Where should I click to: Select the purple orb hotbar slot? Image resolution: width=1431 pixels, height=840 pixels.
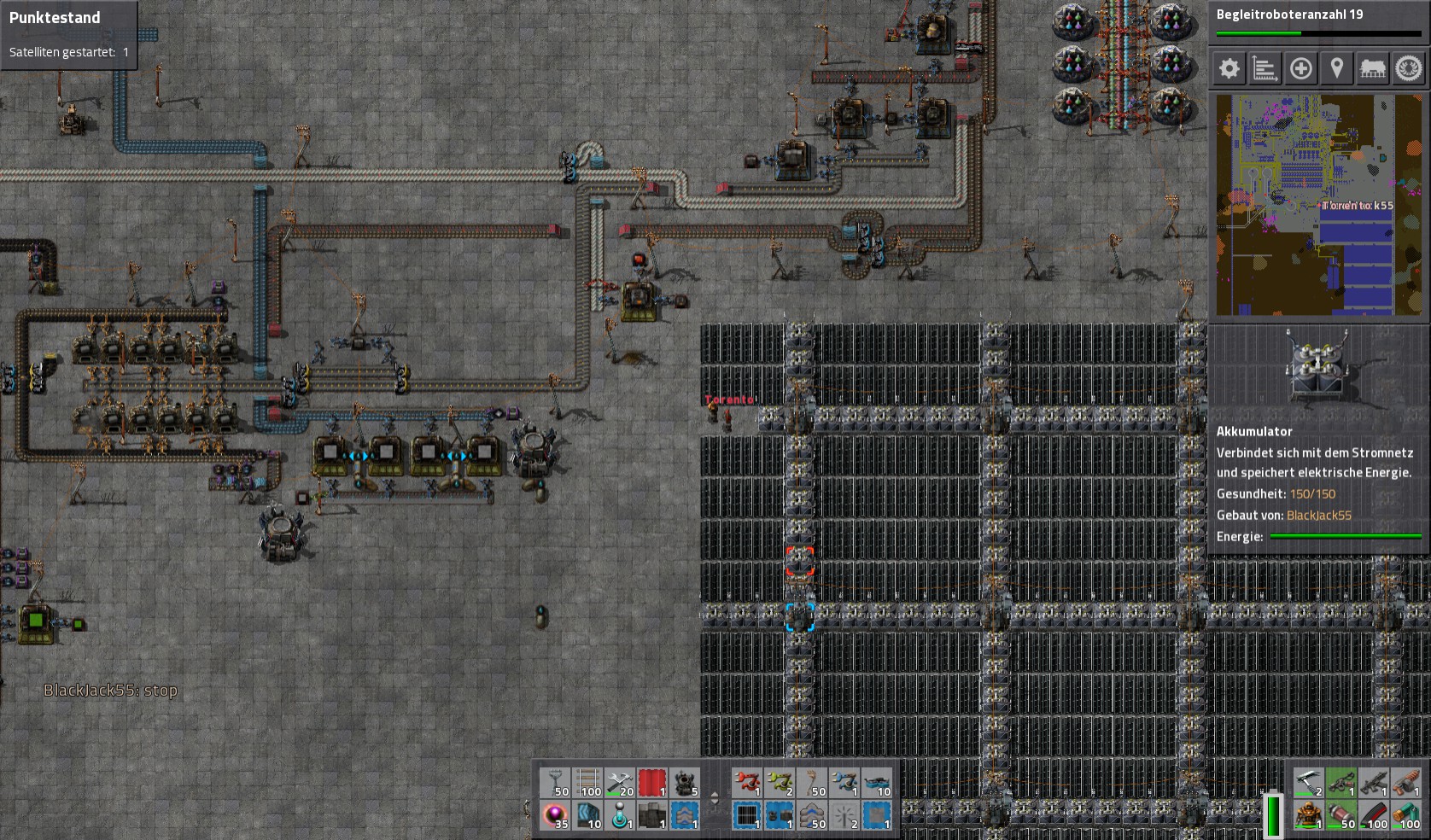click(556, 815)
